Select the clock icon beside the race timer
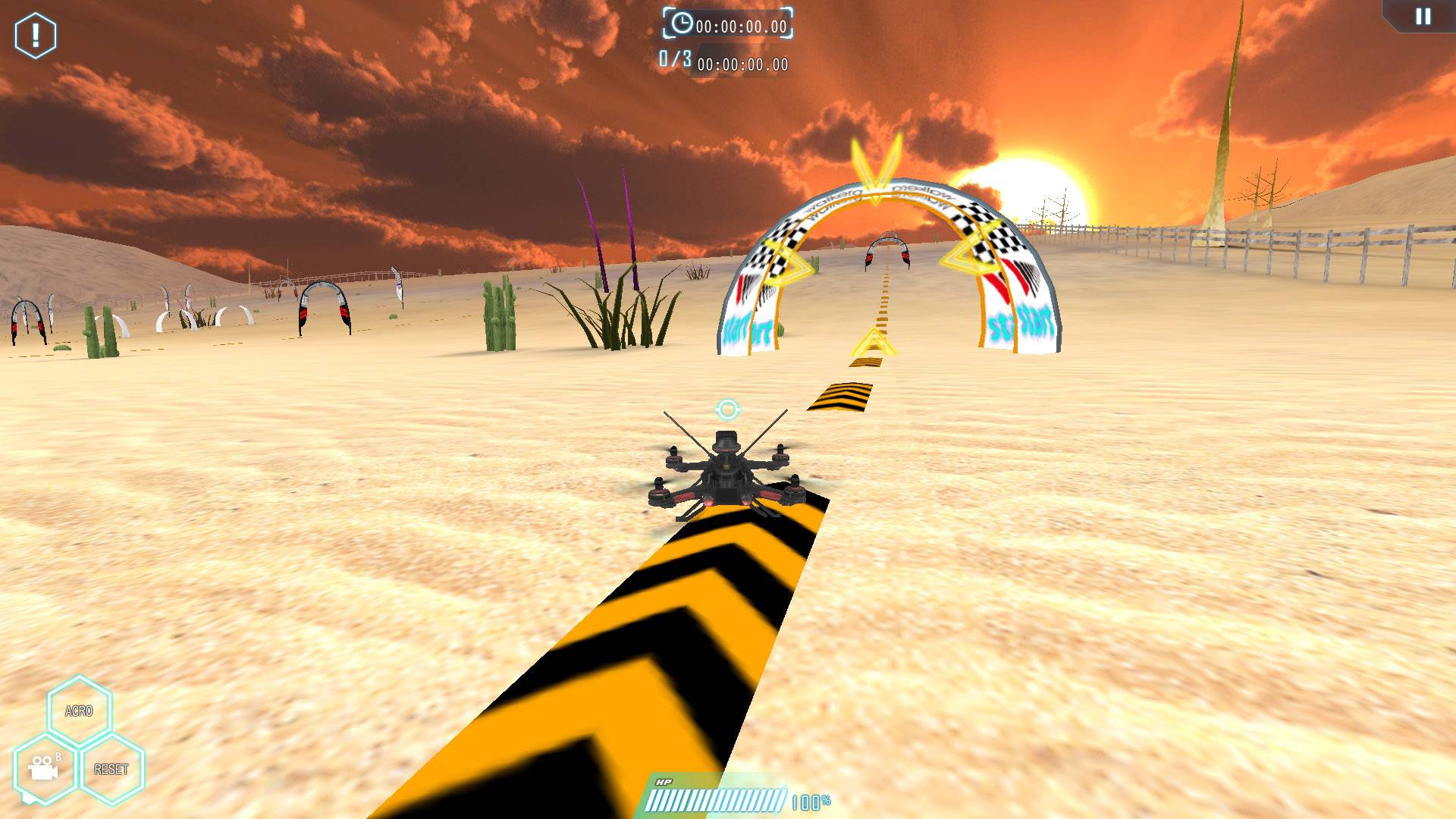This screenshot has height=819, width=1456. [683, 24]
